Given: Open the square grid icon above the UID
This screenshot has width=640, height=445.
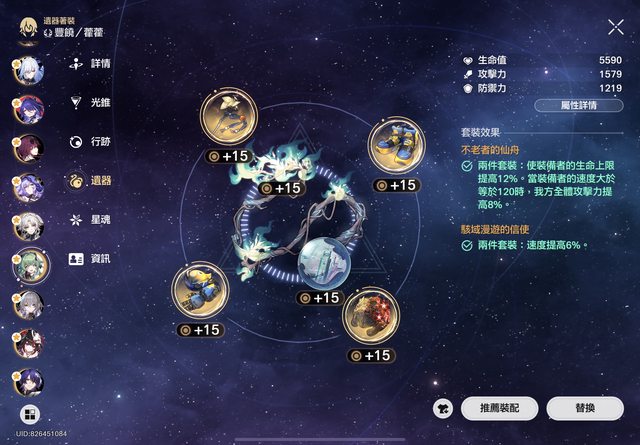Looking at the screenshot, I should [29, 414].
